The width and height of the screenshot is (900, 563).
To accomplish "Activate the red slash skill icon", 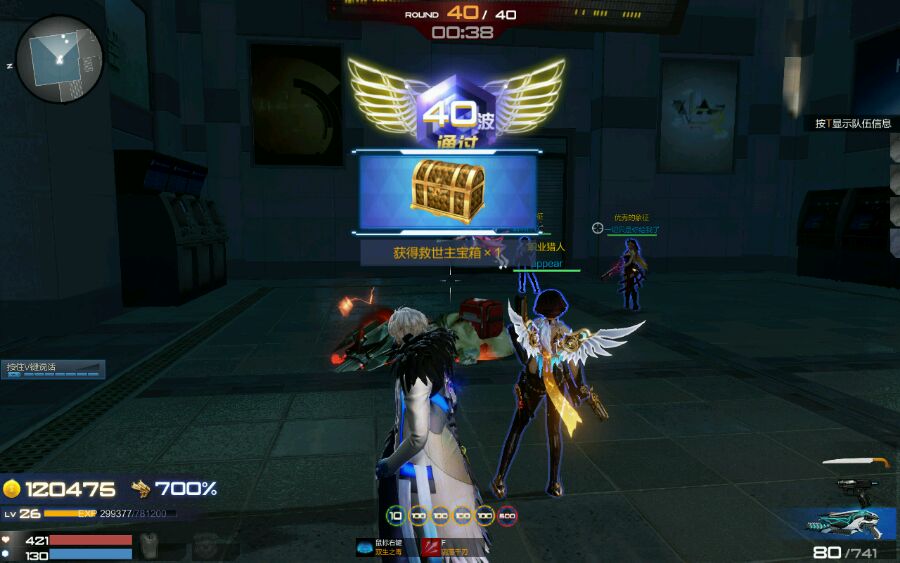I will coord(431,547).
